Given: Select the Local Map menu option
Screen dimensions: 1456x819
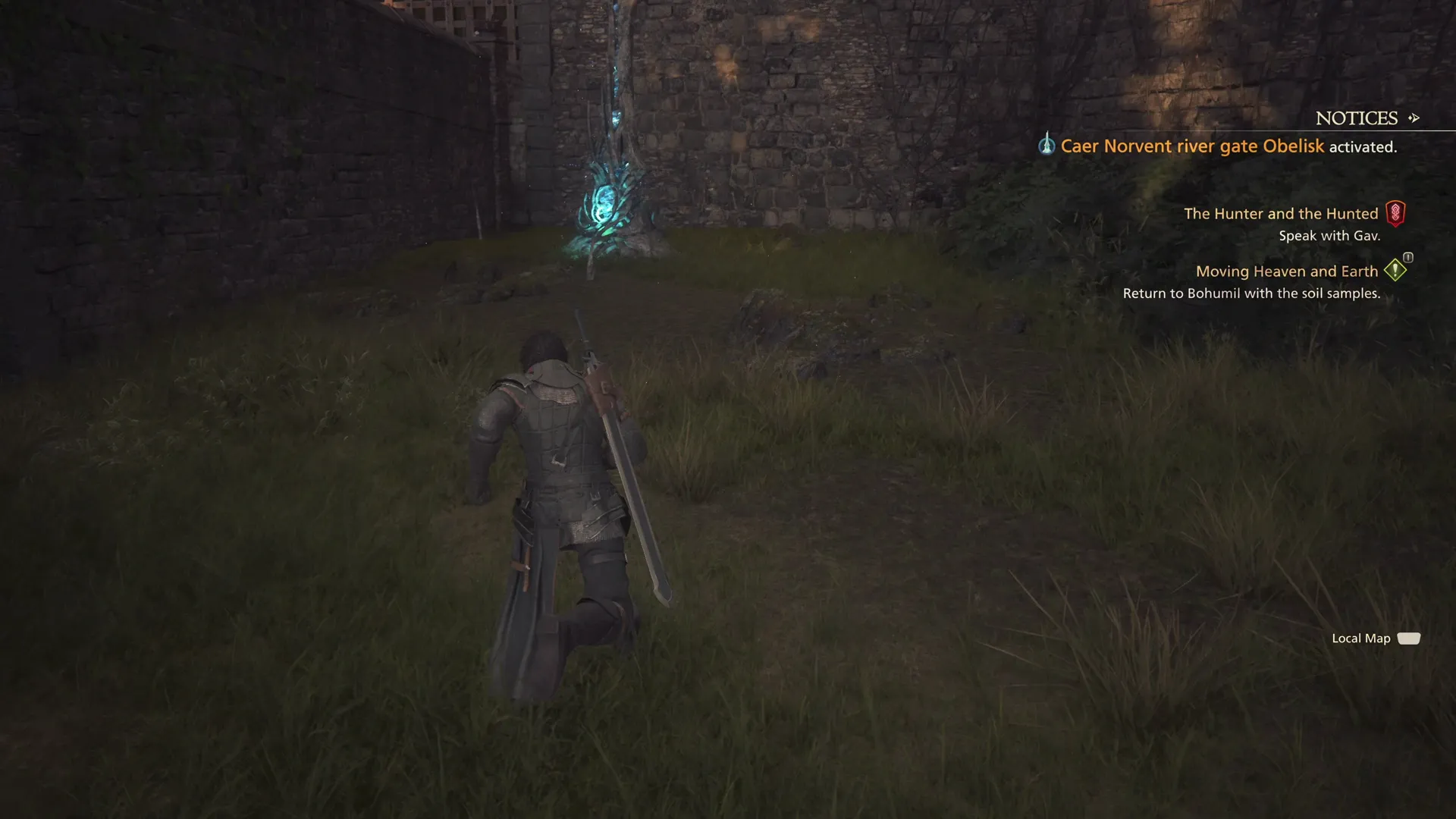Looking at the screenshot, I should click(x=1360, y=639).
